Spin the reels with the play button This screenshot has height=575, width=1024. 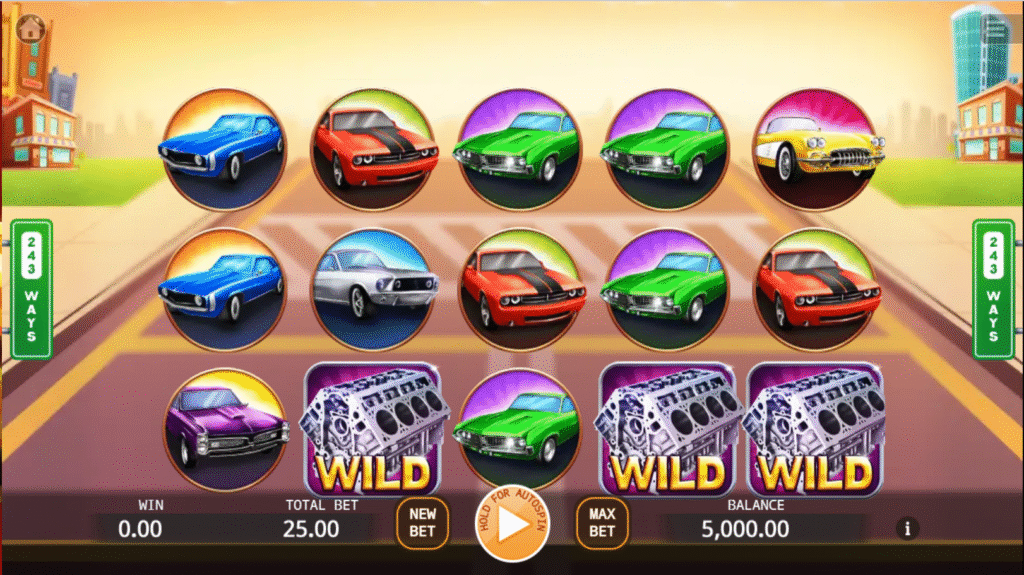(511, 523)
